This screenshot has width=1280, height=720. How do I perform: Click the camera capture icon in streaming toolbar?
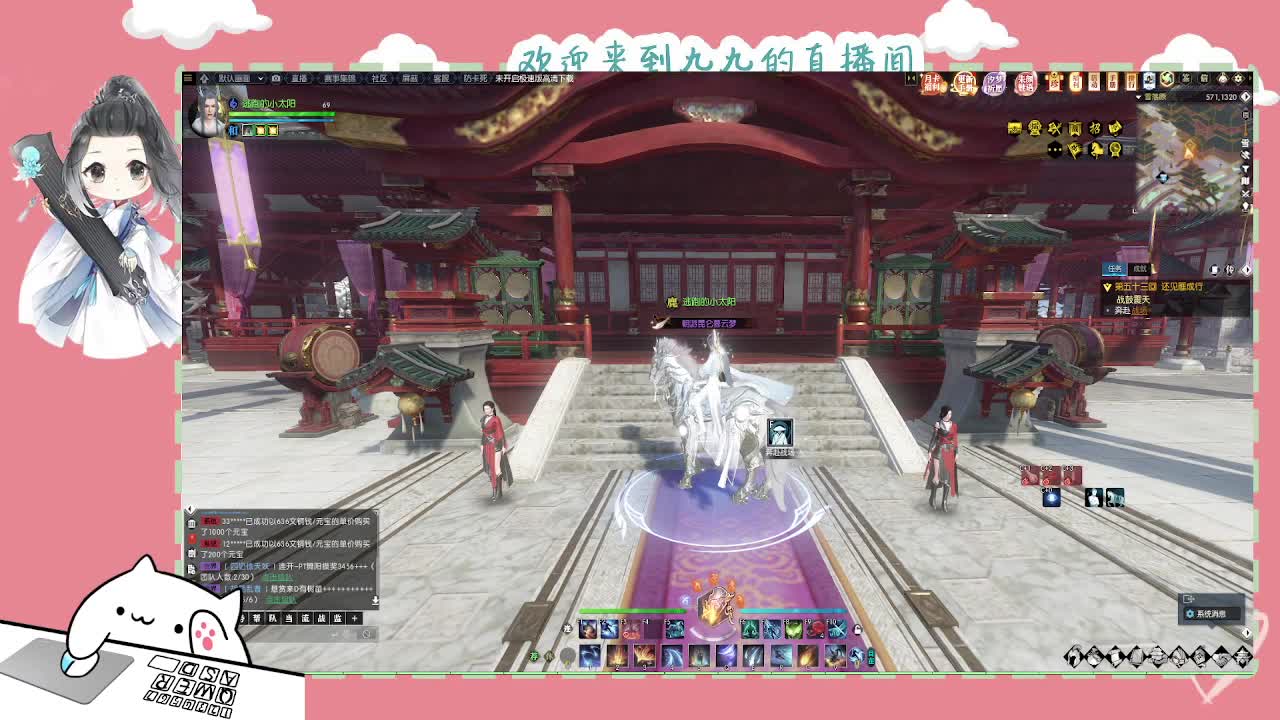tap(275, 77)
